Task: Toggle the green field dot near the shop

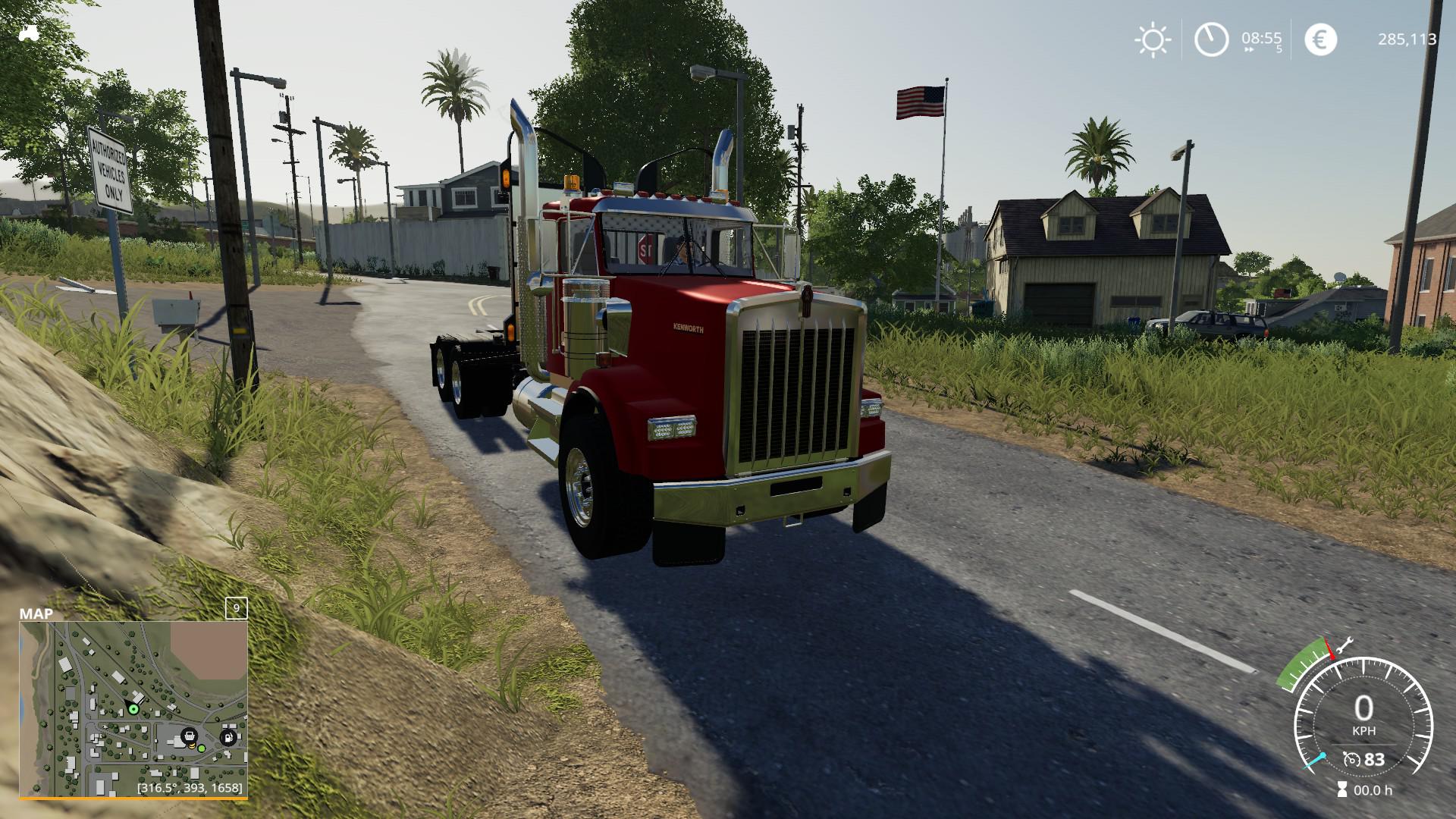Action: (202, 749)
